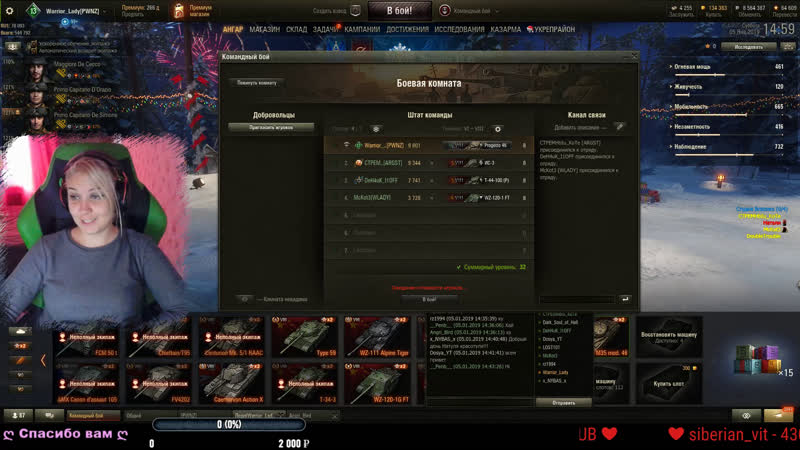The height and width of the screenshot is (450, 800).
Task: Click the team roster gear settings icon
Action: 498,129
